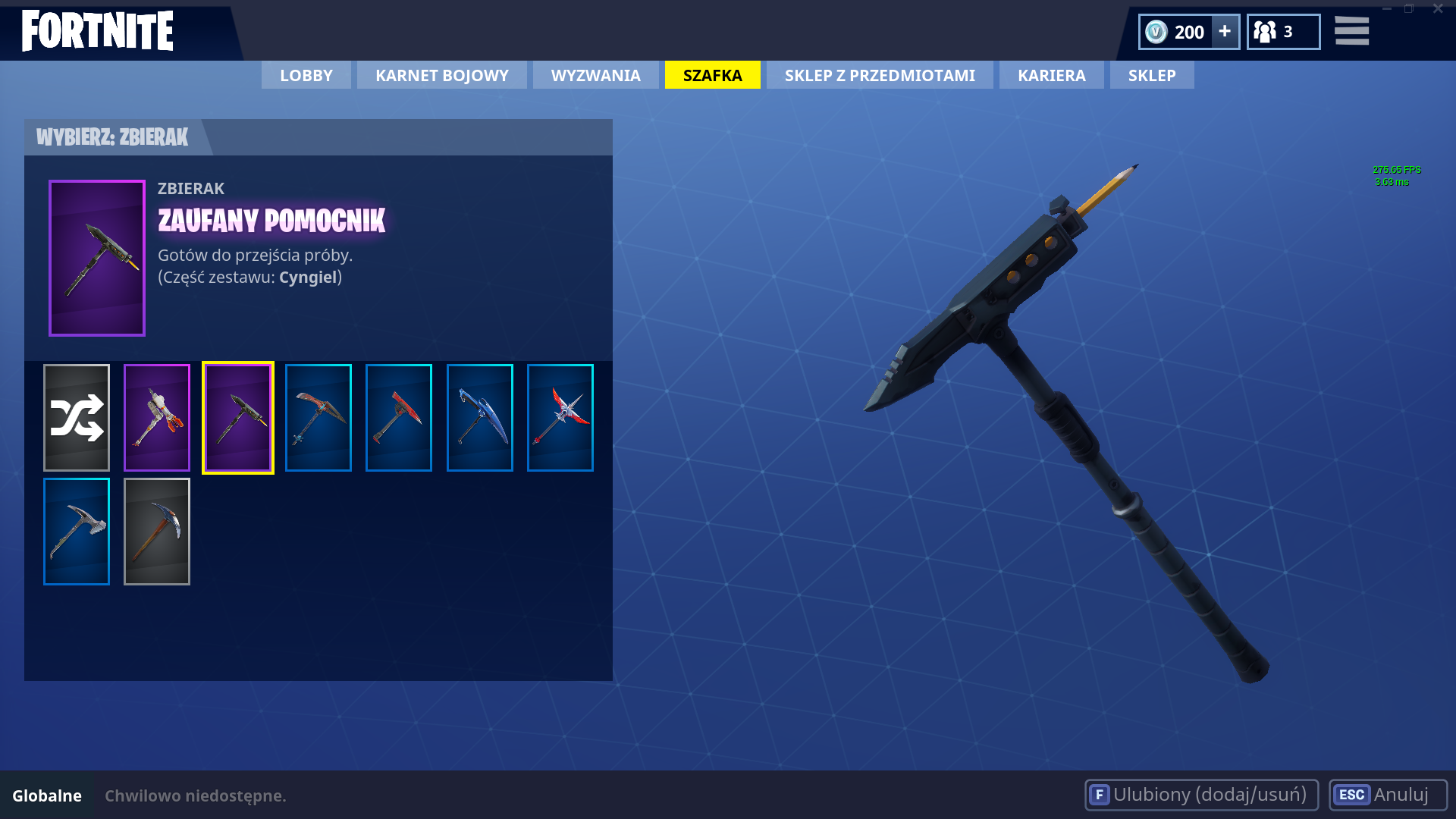Open the KARNET BOJOWY tab
This screenshot has height=819, width=1456.
[441, 75]
